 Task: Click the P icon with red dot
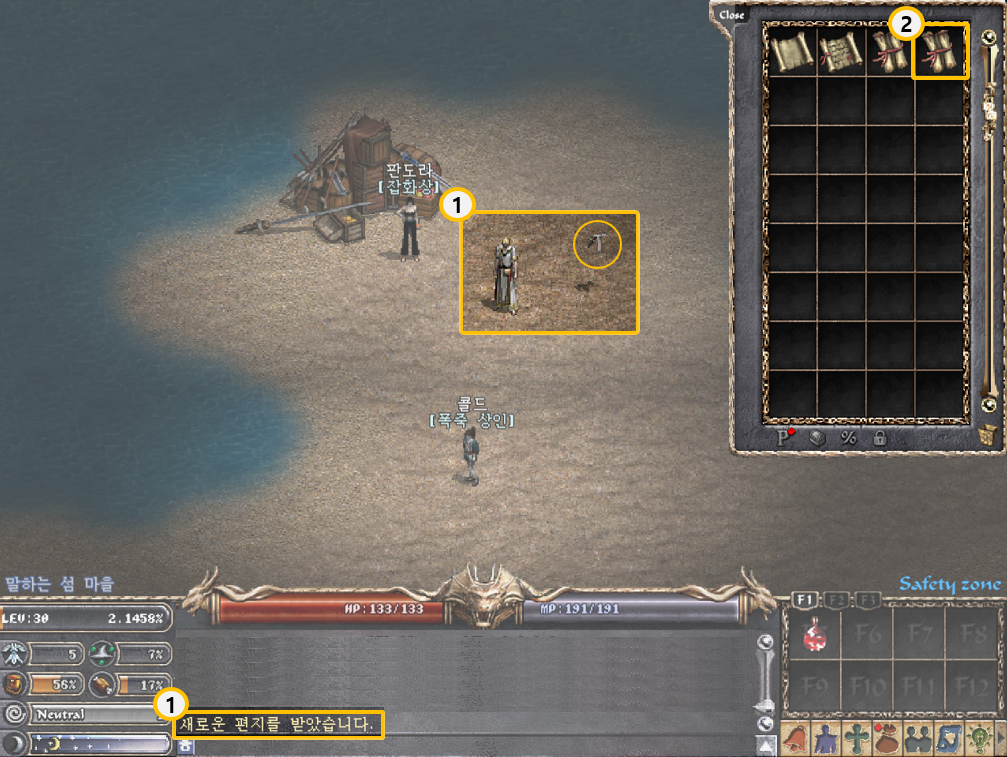pyautogui.click(x=786, y=437)
